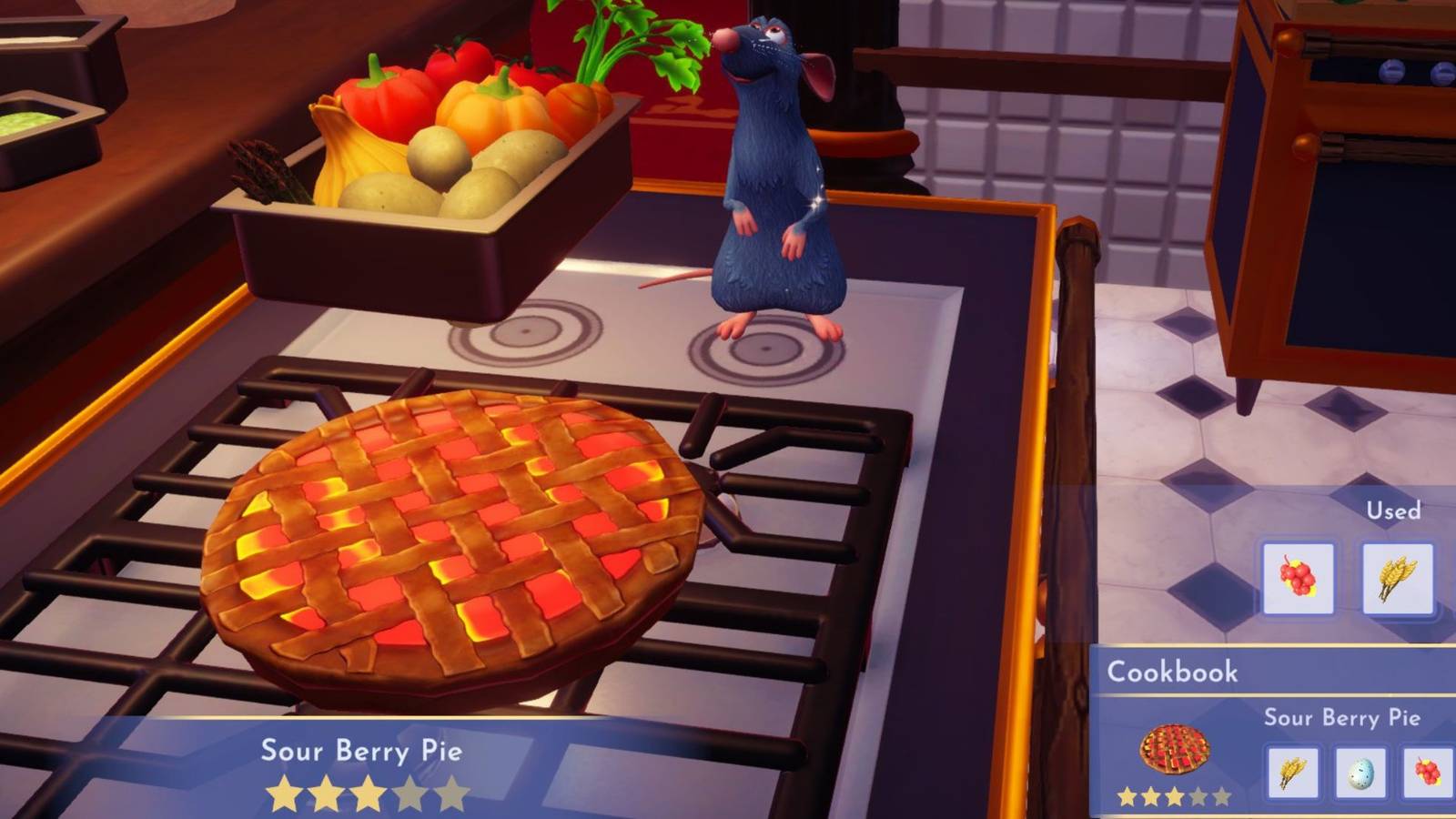Expand the Cookbook panel header

tap(1172, 672)
